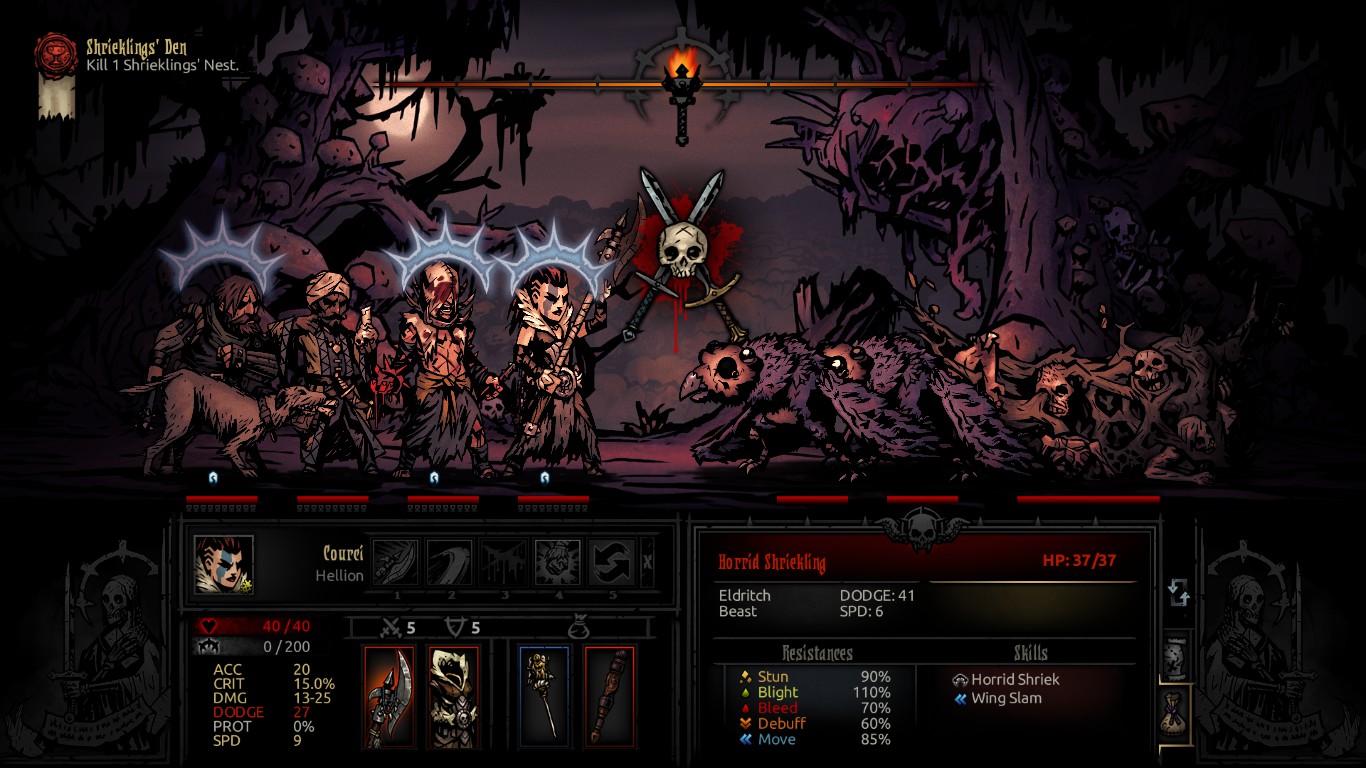Pass the turn with the X button
1366x768 pixels.
pyautogui.click(x=647, y=562)
